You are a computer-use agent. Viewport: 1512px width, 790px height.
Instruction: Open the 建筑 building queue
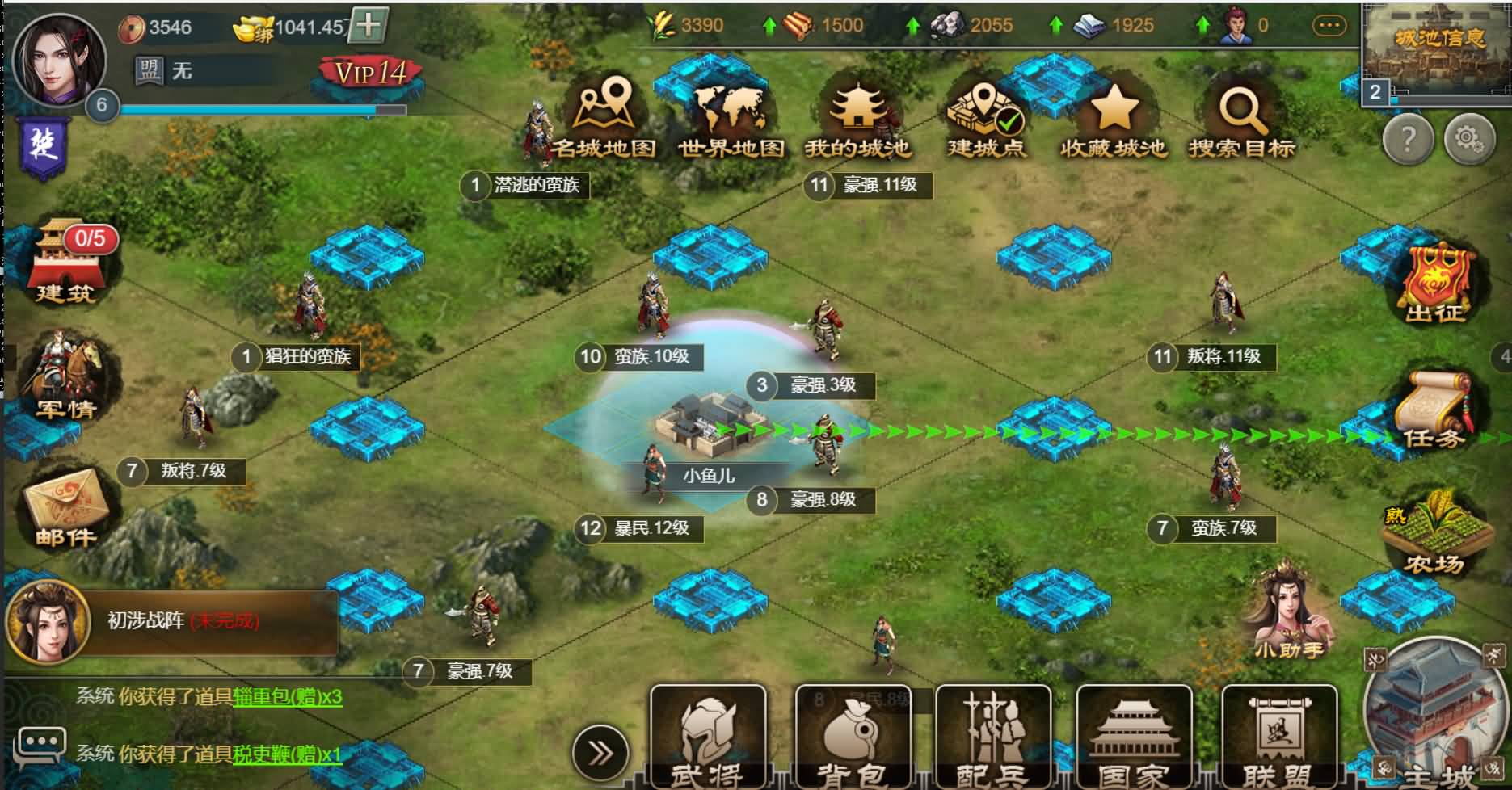click(66, 263)
